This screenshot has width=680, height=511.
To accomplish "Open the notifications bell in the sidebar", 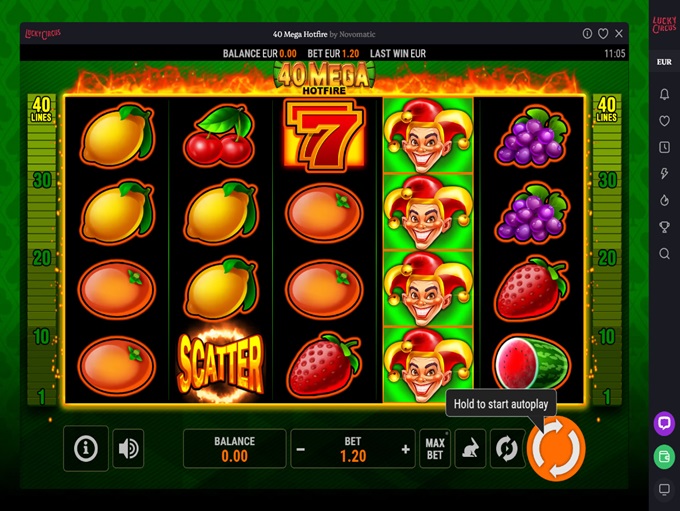I will click(664, 94).
